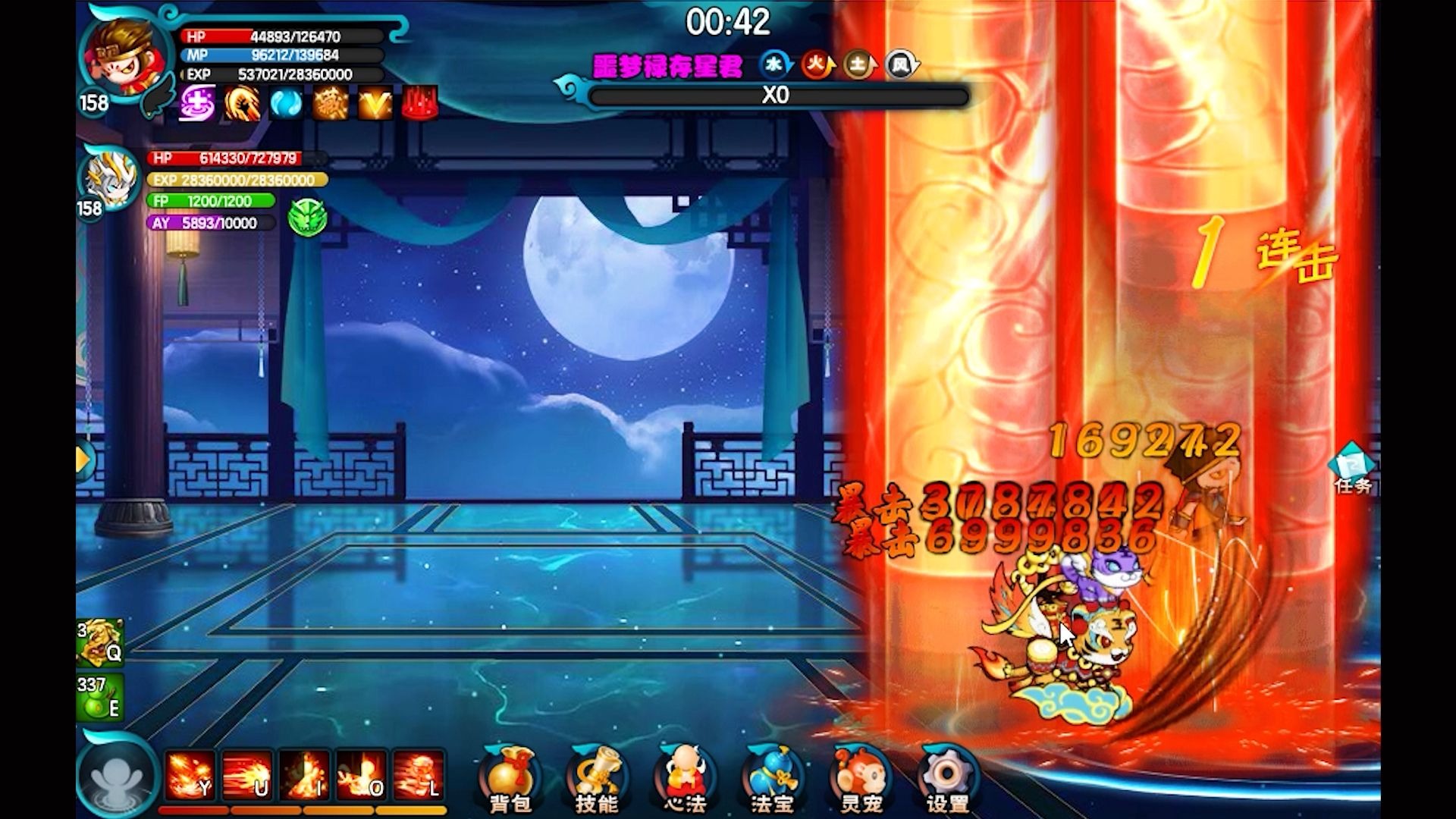Screen dimensions: 1456x819
Task: Activate the fire skill bound to L
Action: [418, 776]
